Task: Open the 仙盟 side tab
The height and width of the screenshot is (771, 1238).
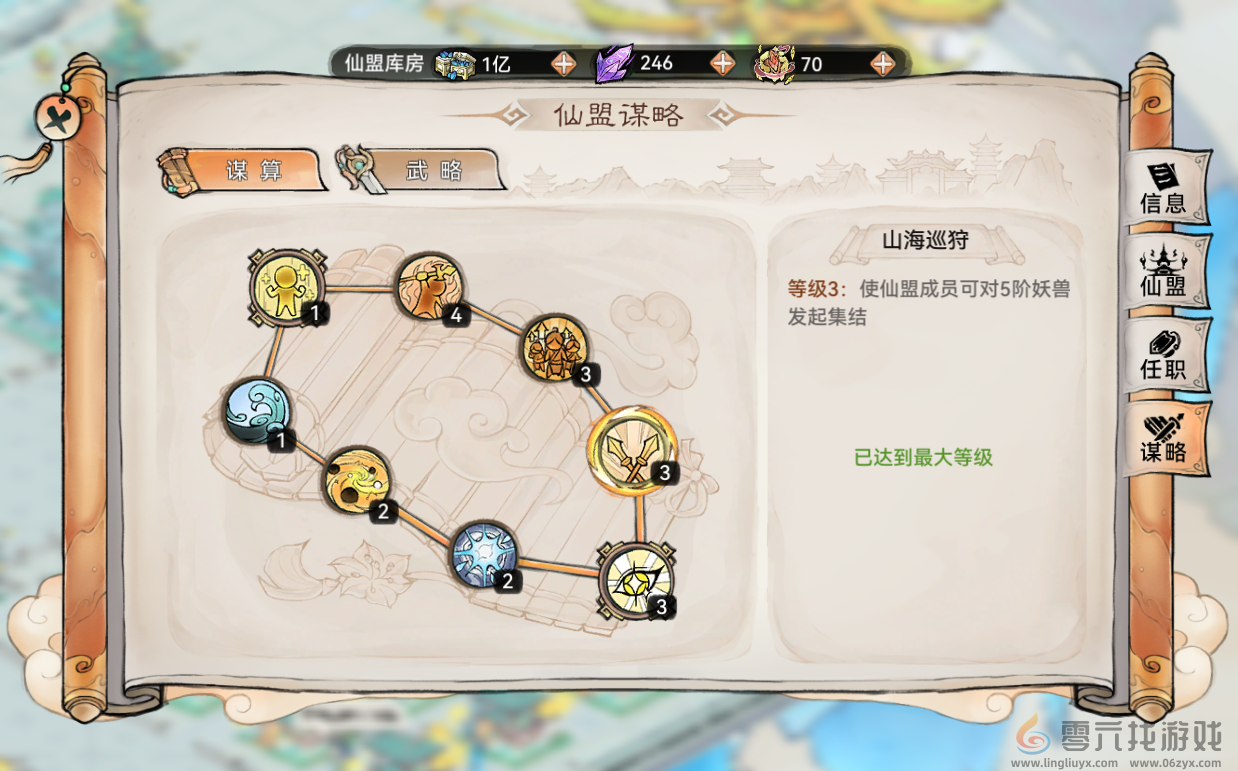Action: pos(1163,272)
